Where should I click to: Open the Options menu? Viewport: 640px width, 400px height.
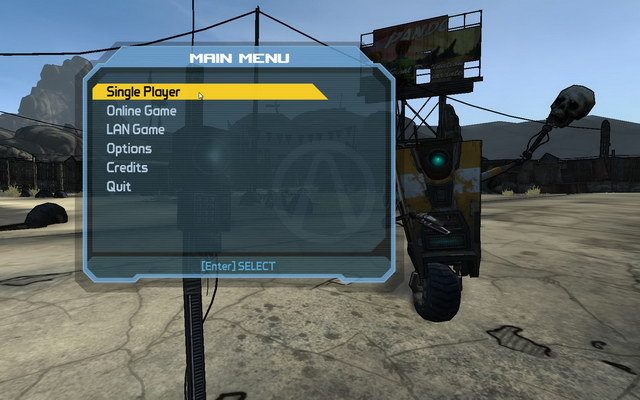129,149
